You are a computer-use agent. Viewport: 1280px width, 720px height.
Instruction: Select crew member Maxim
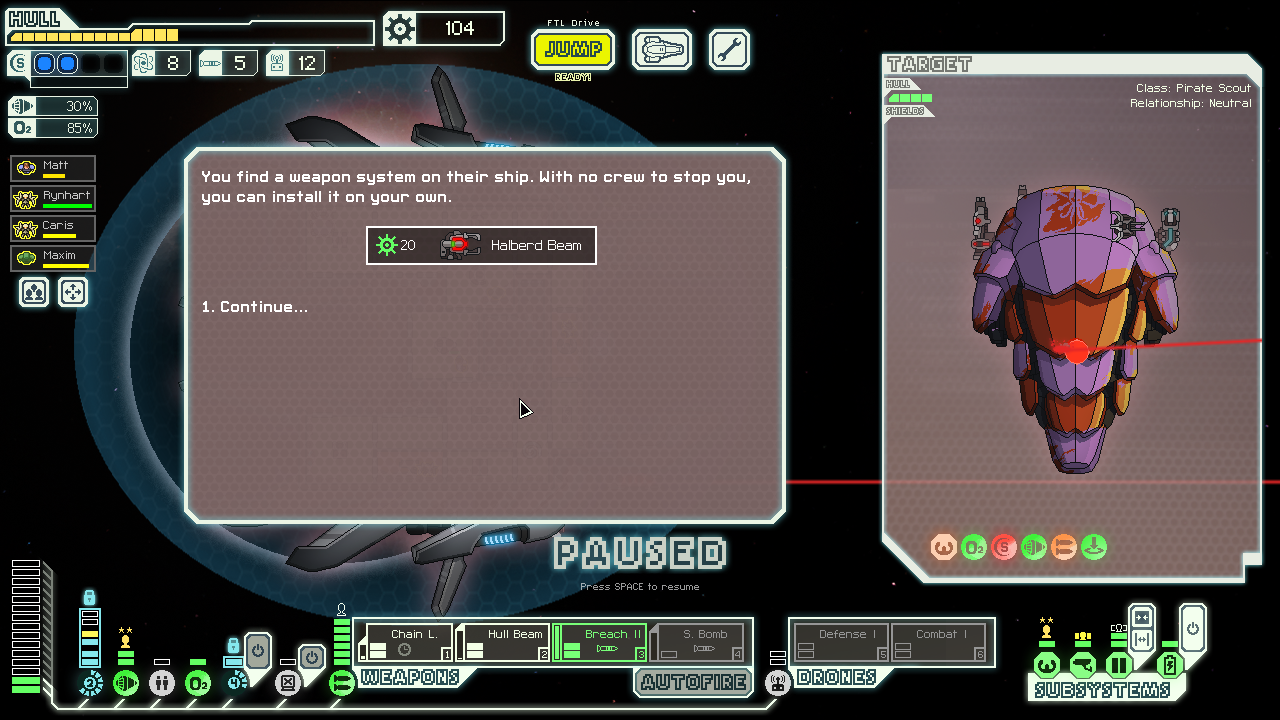(x=54, y=258)
